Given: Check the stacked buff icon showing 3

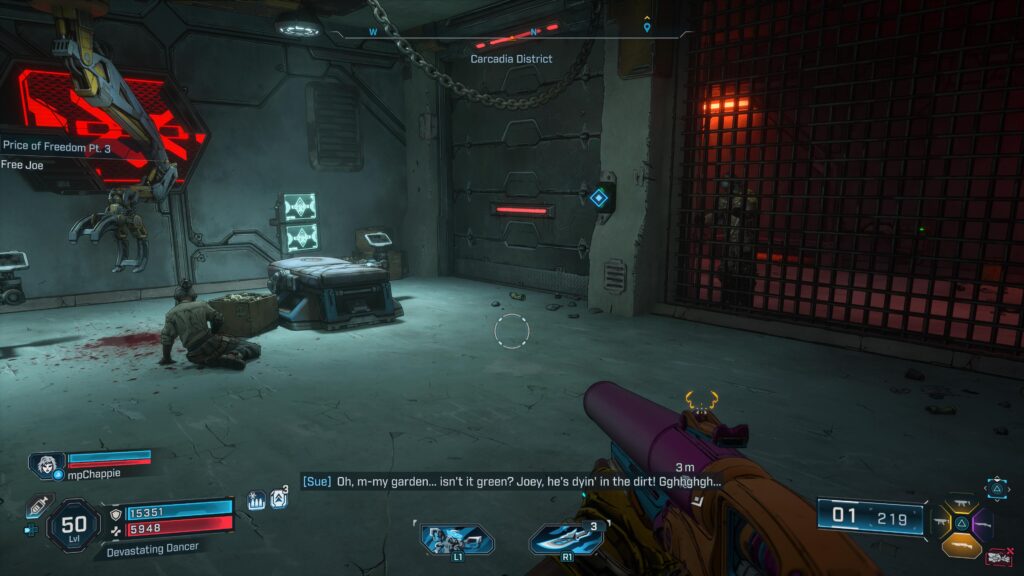Looking at the screenshot, I should tap(279, 498).
